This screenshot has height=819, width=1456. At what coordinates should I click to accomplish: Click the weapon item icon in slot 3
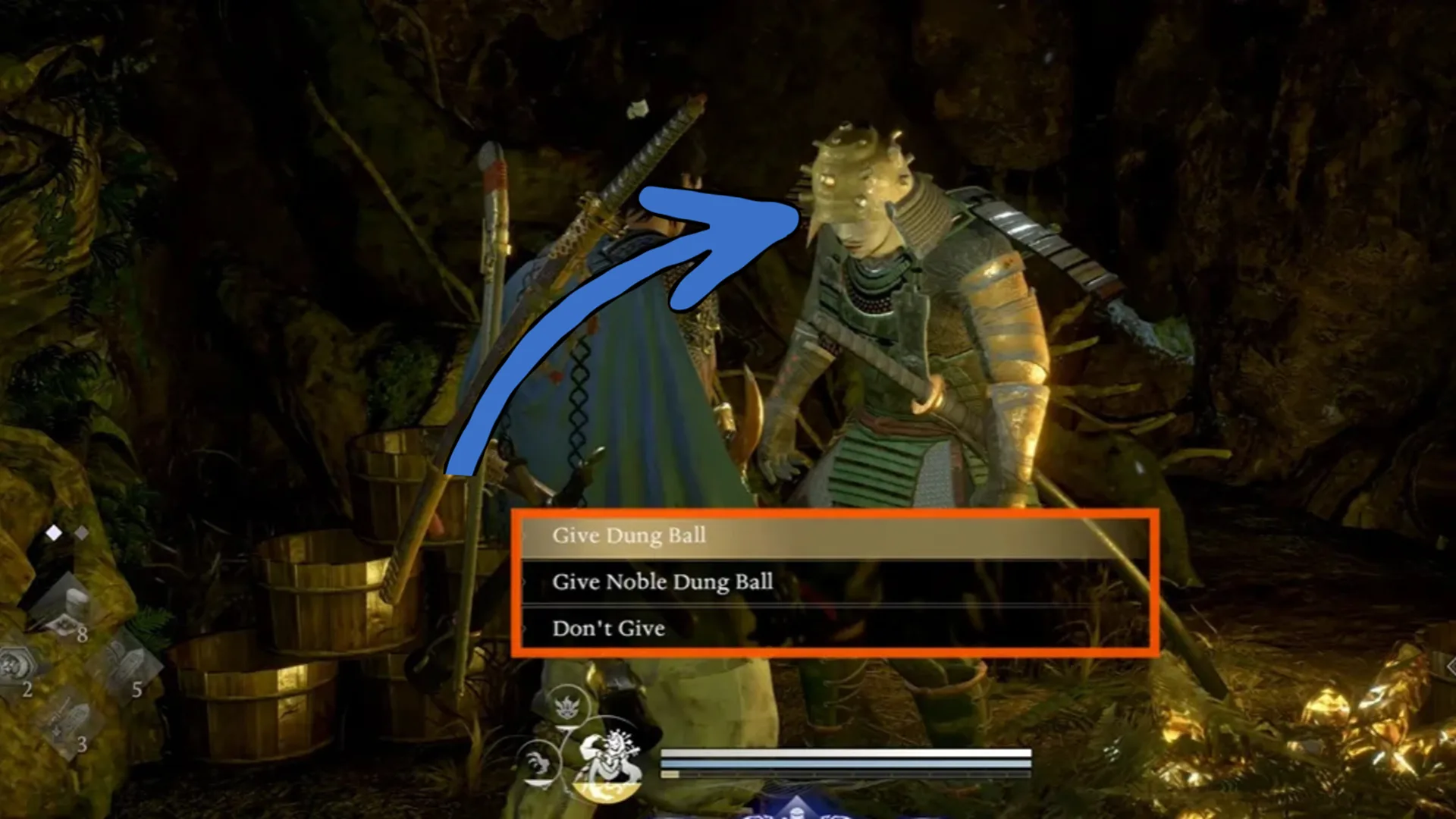pos(69,715)
